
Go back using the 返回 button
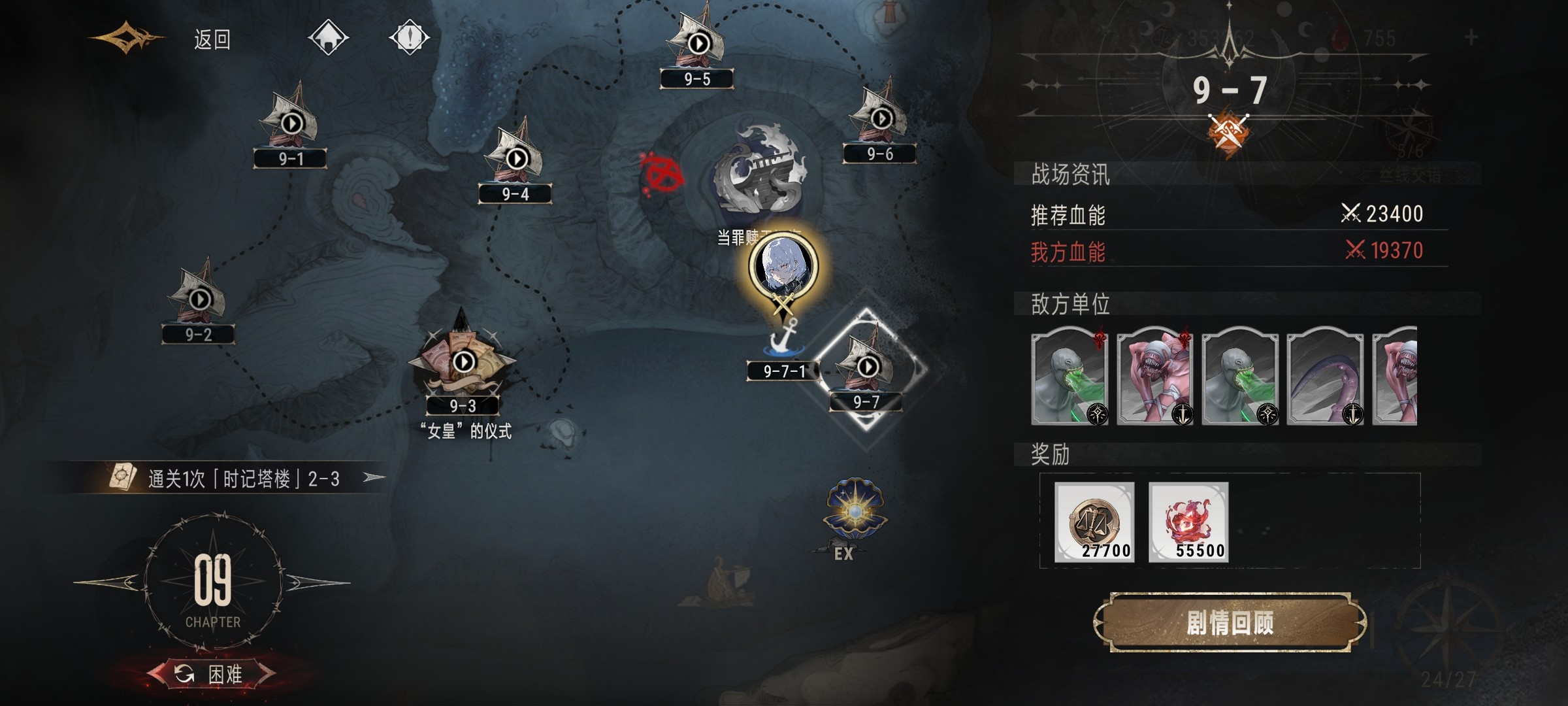212,40
